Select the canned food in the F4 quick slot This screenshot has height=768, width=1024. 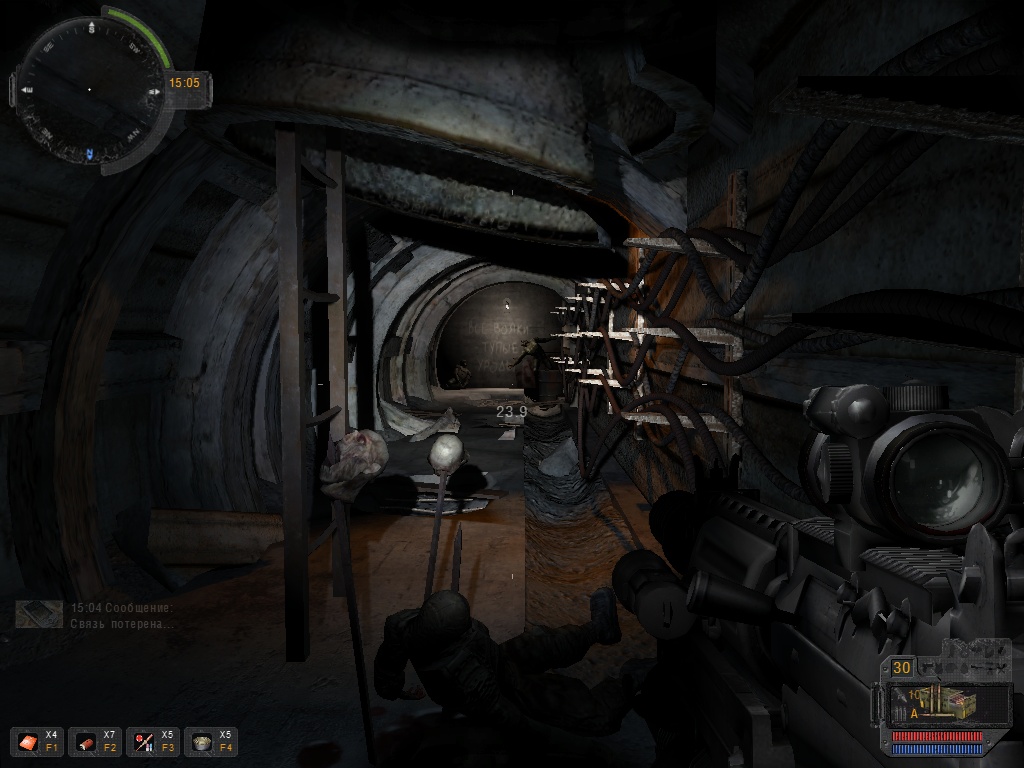click(202, 742)
